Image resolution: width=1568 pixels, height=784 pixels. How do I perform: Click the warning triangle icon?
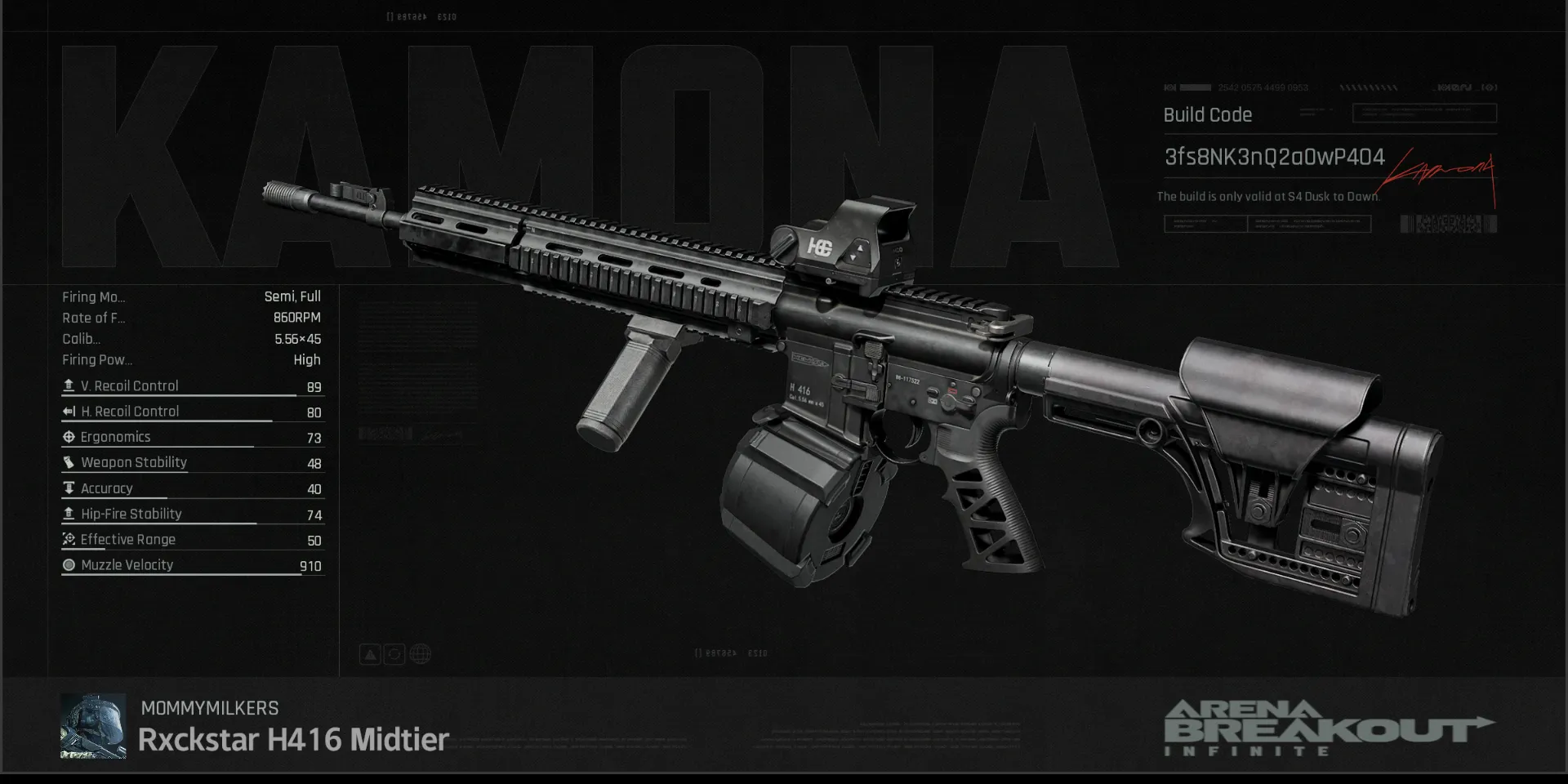click(x=370, y=654)
